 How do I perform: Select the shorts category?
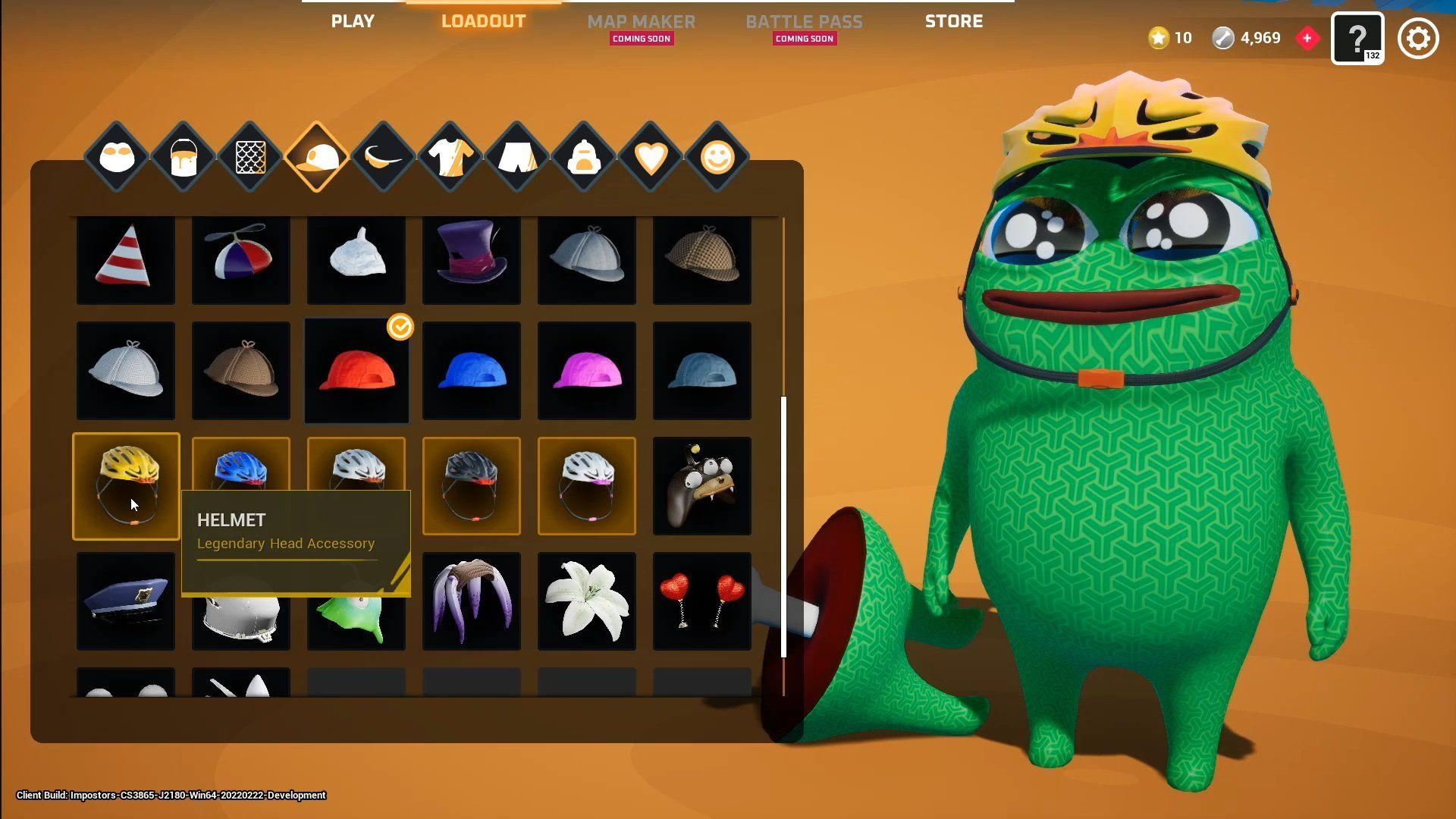coord(516,157)
